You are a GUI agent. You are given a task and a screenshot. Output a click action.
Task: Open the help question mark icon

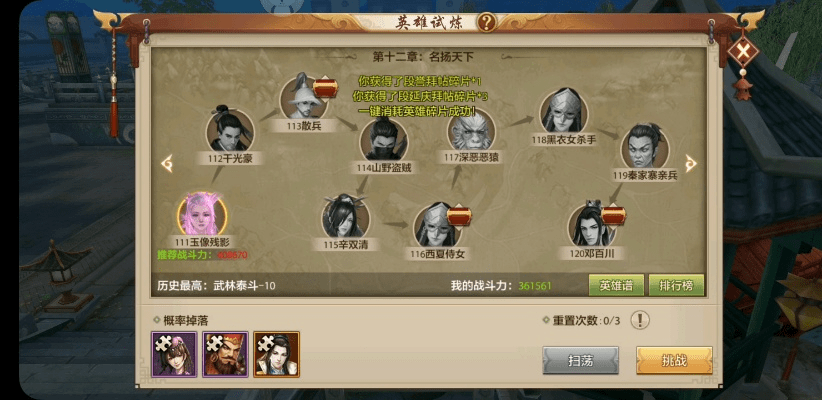click(x=486, y=22)
